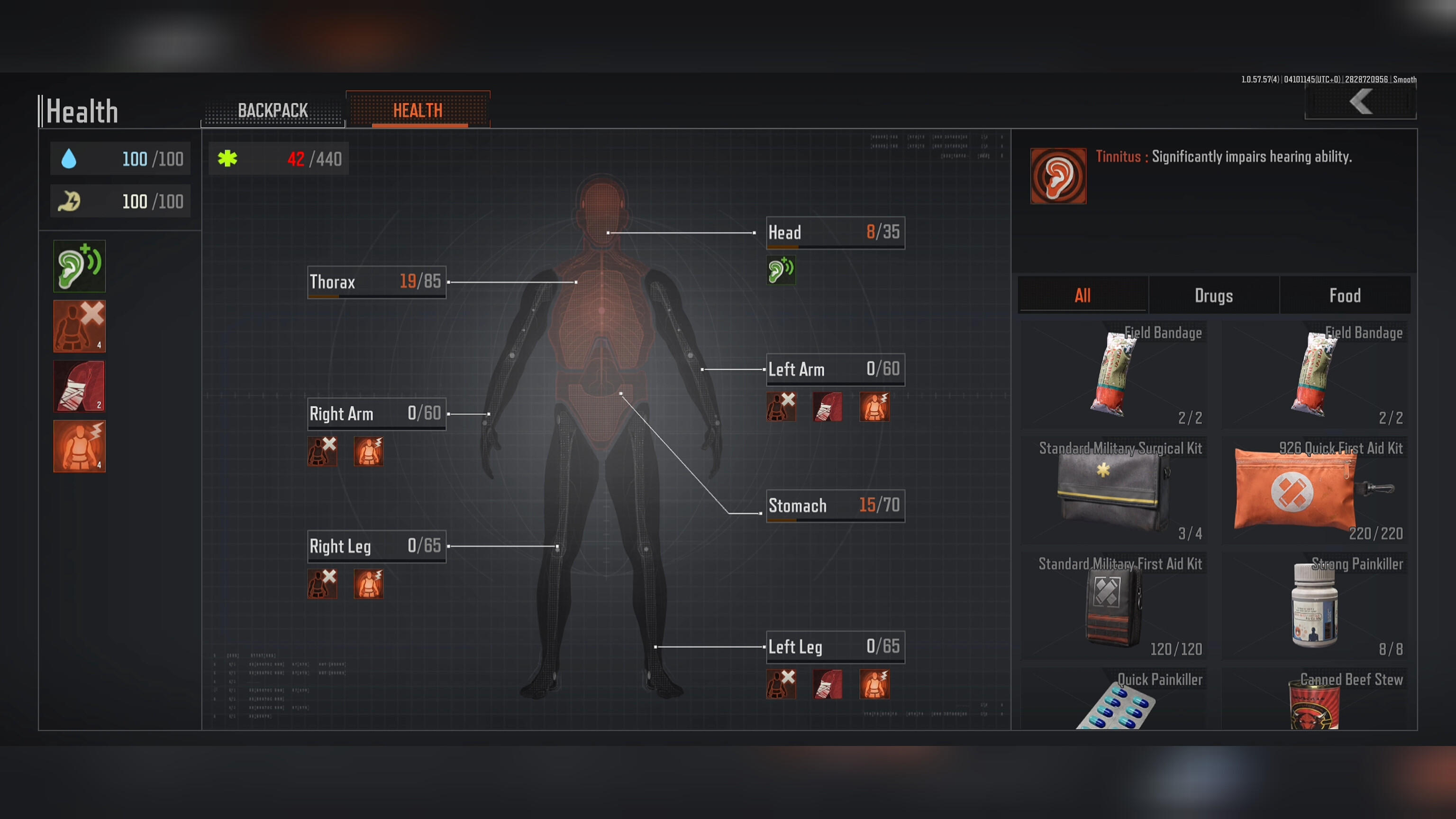Click the green tinnitus ear status icon in sidebar
The image size is (1456, 819).
(79, 266)
